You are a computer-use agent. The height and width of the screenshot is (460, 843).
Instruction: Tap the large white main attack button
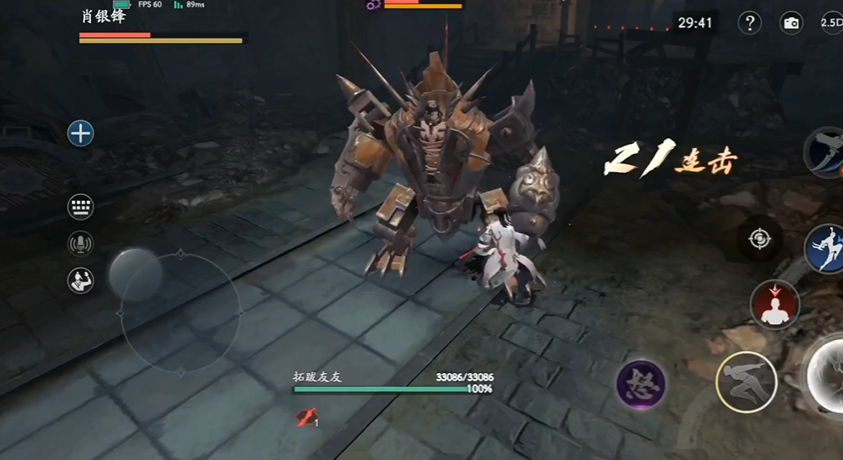830,378
